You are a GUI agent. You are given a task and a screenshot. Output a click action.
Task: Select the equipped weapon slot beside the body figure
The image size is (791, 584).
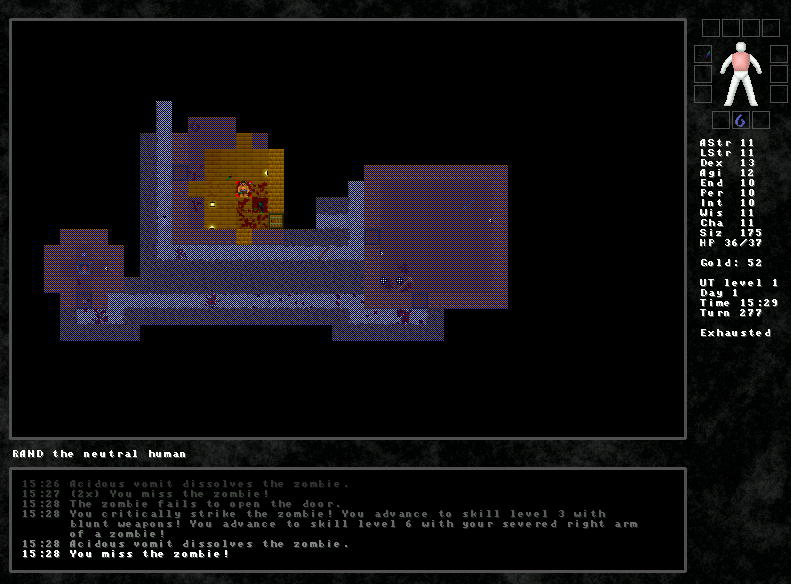pyautogui.click(x=704, y=54)
